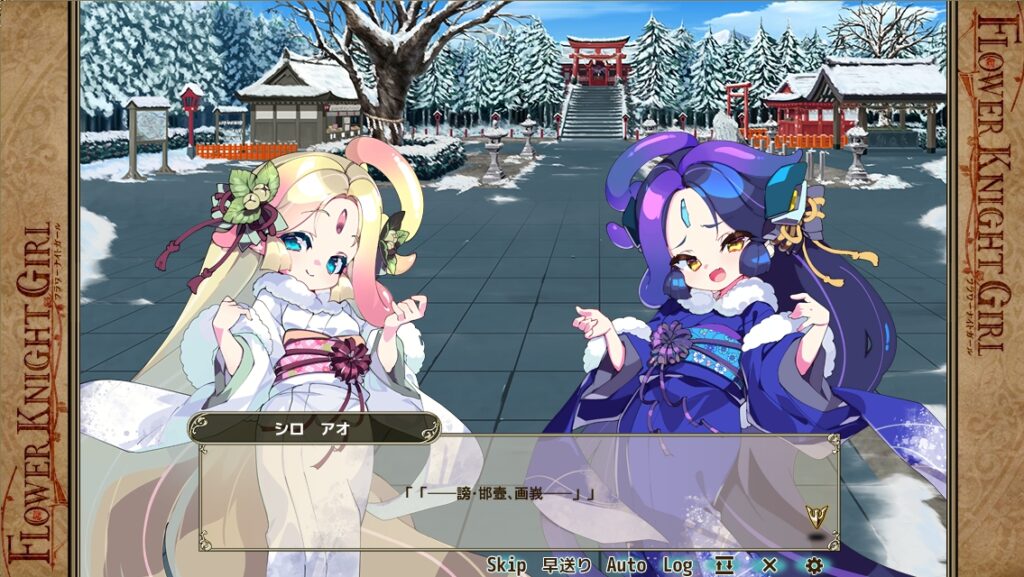
Task: Skip the current dialogue scene
Action: tap(506, 565)
